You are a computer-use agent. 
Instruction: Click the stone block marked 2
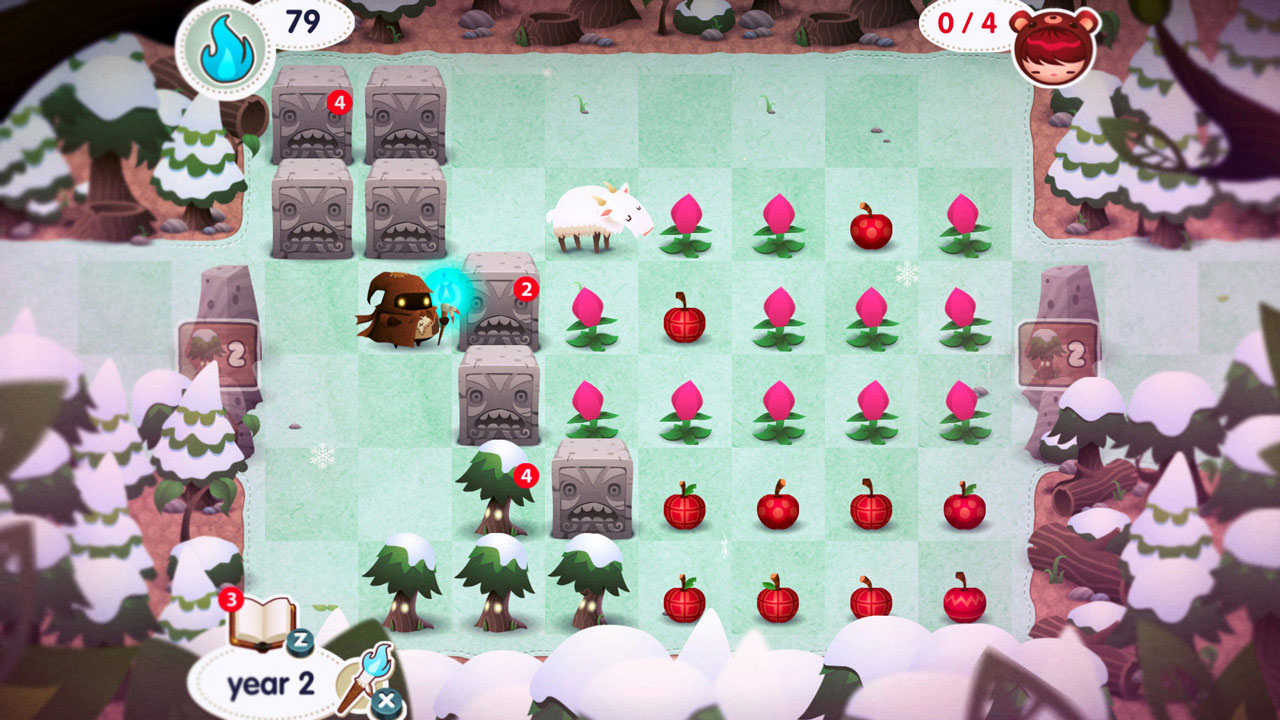(x=500, y=310)
